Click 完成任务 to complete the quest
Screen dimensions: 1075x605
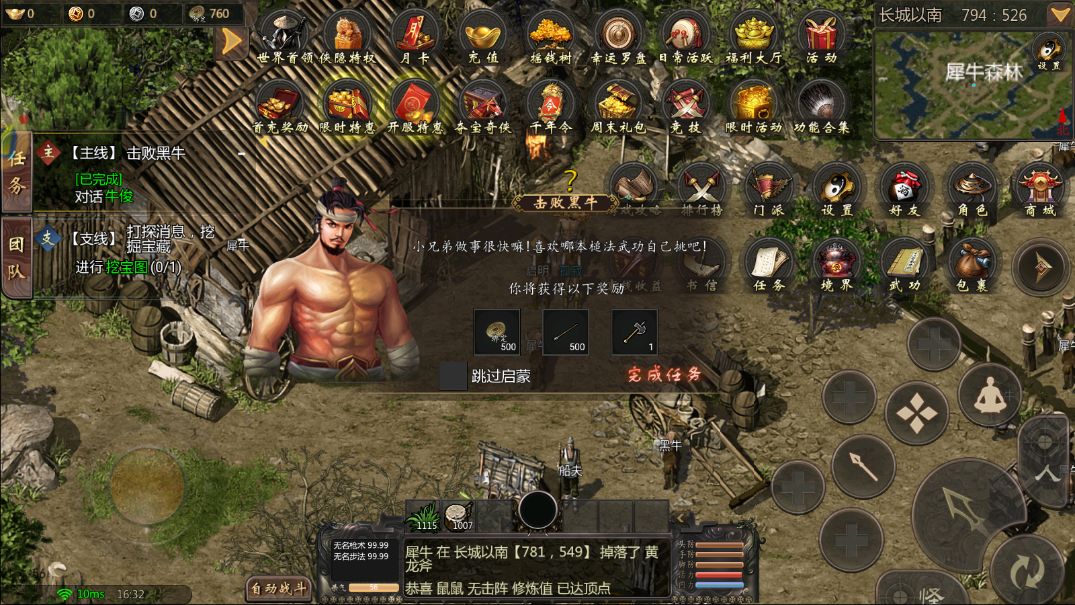[665, 376]
